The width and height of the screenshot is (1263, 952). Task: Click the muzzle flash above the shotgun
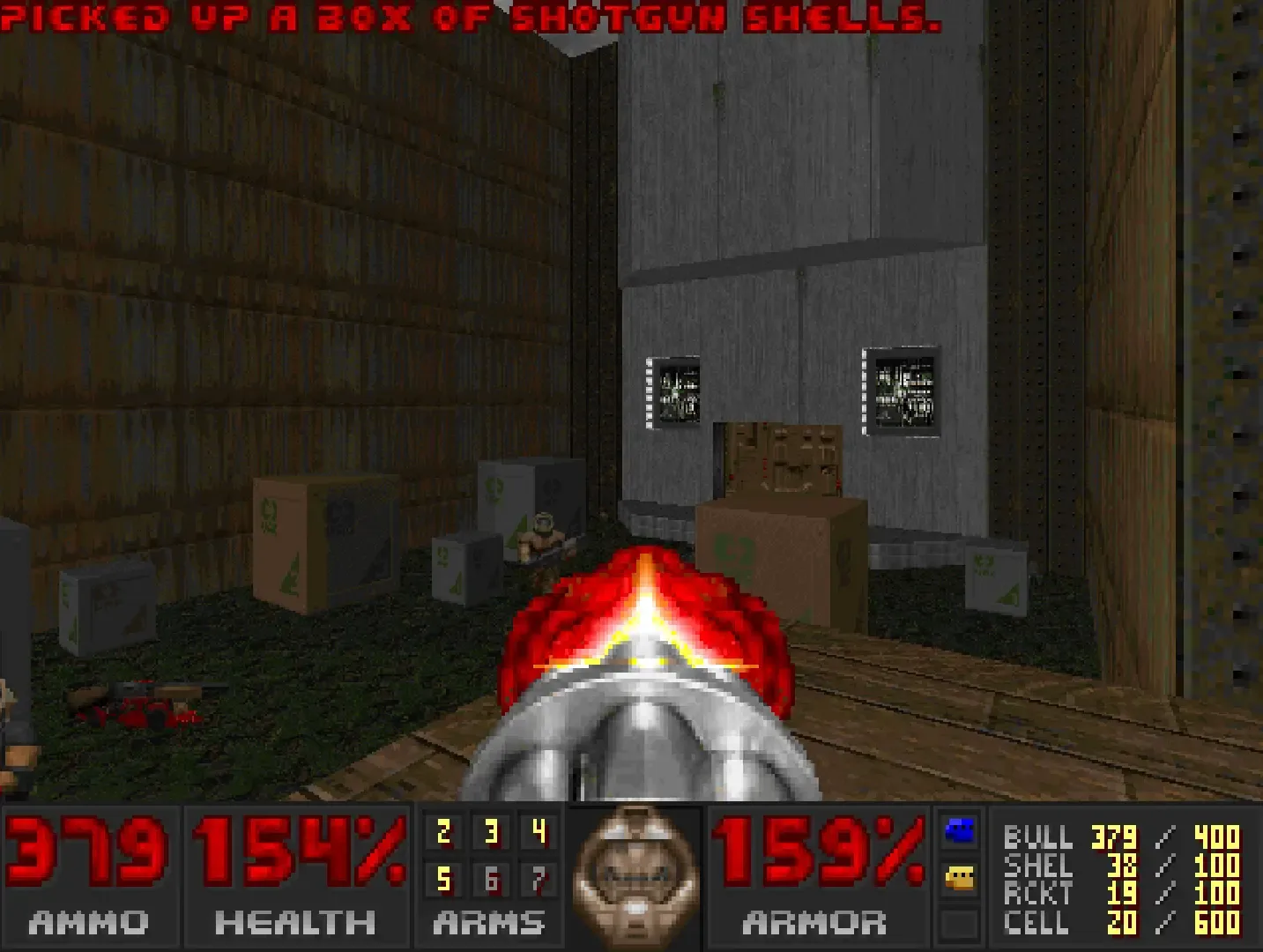tap(646, 608)
